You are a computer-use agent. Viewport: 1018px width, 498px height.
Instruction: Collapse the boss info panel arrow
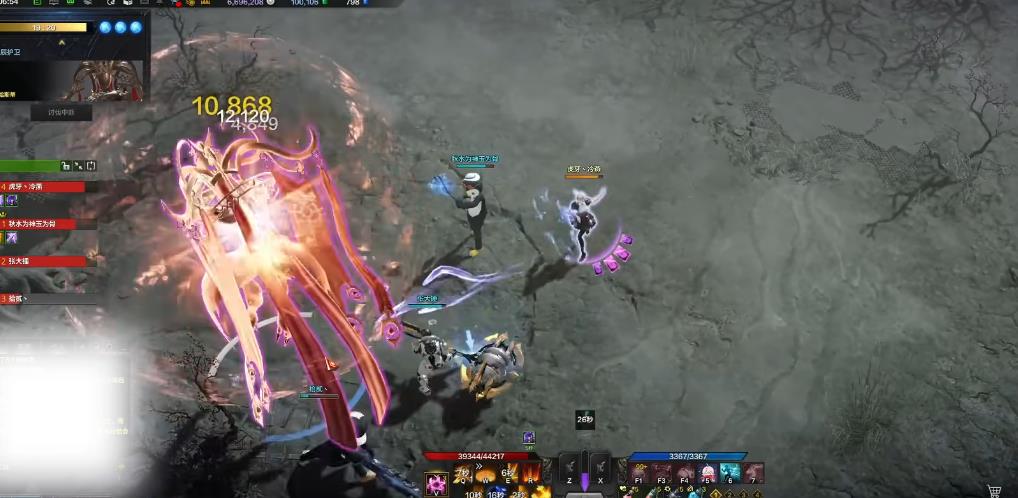pyautogui.click(x=62, y=43)
